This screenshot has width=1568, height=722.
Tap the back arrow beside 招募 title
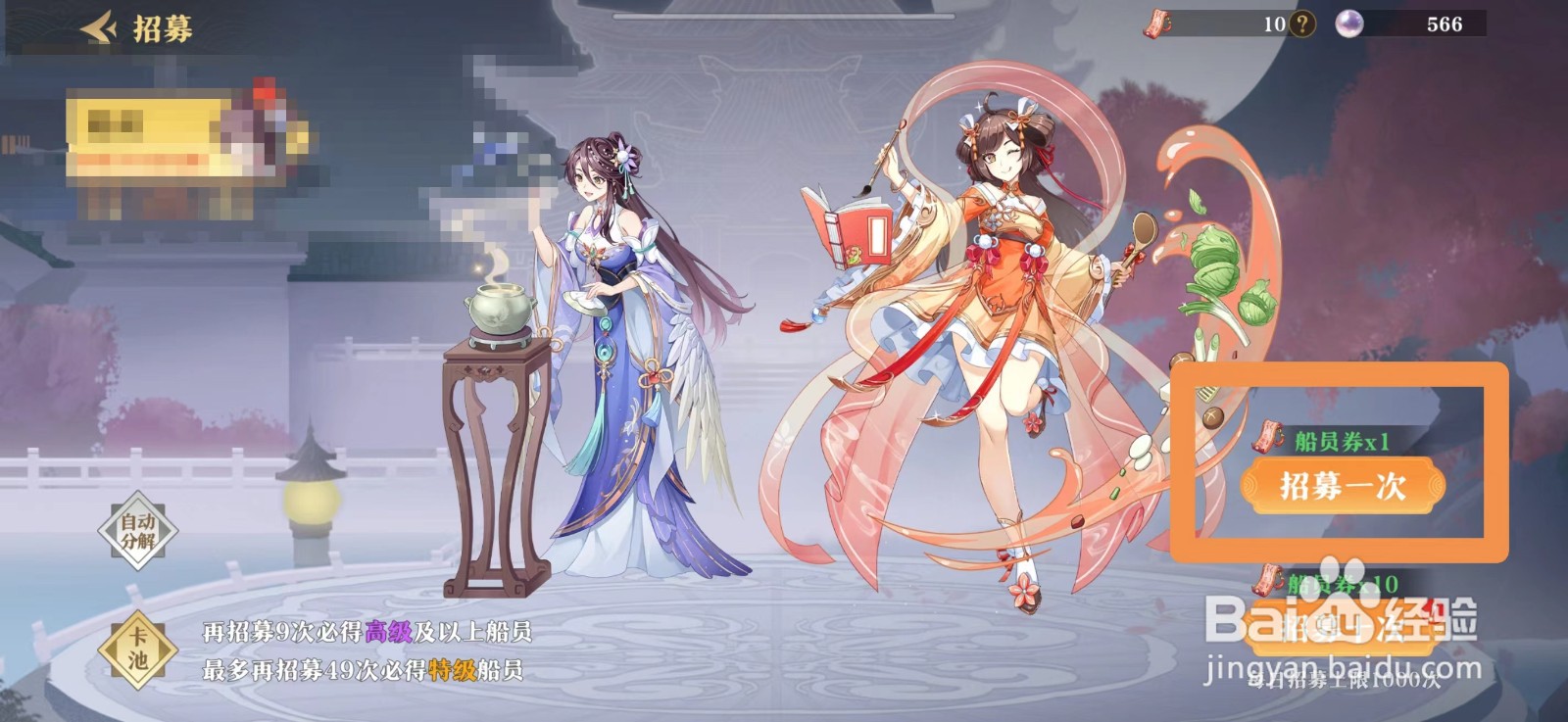click(x=97, y=24)
